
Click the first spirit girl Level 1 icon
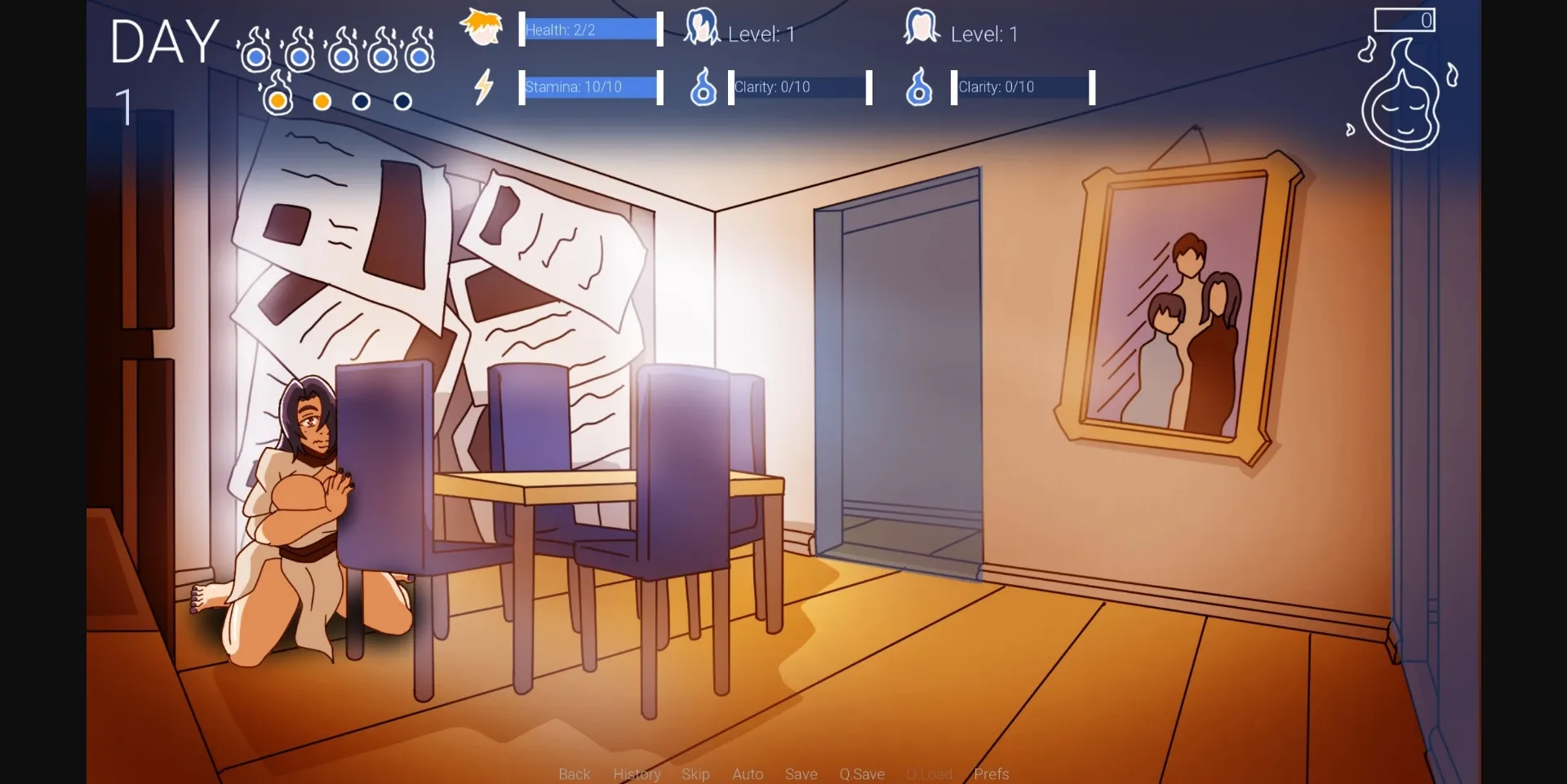(703, 27)
